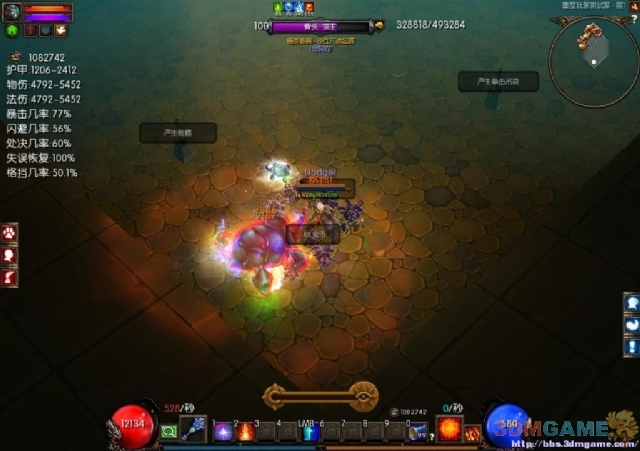This screenshot has width=640, height=451.
Task: Click the paw print side button
Action: [x=7, y=233]
